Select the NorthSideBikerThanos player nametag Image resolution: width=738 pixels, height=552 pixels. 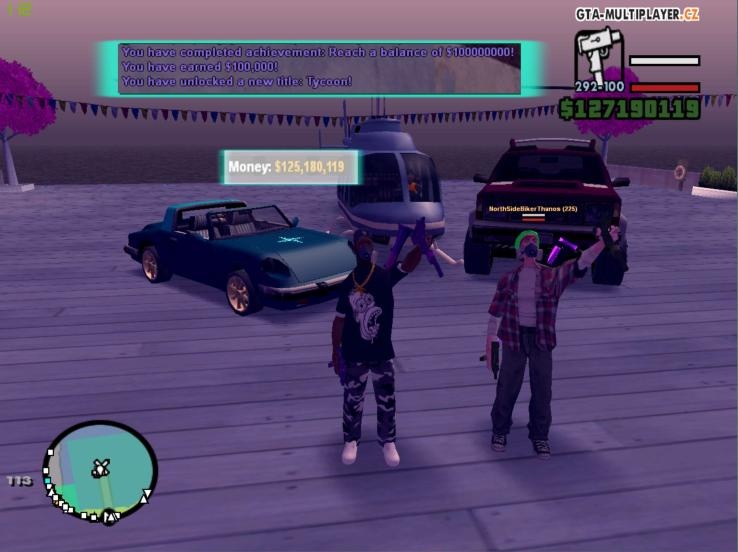[x=532, y=209]
